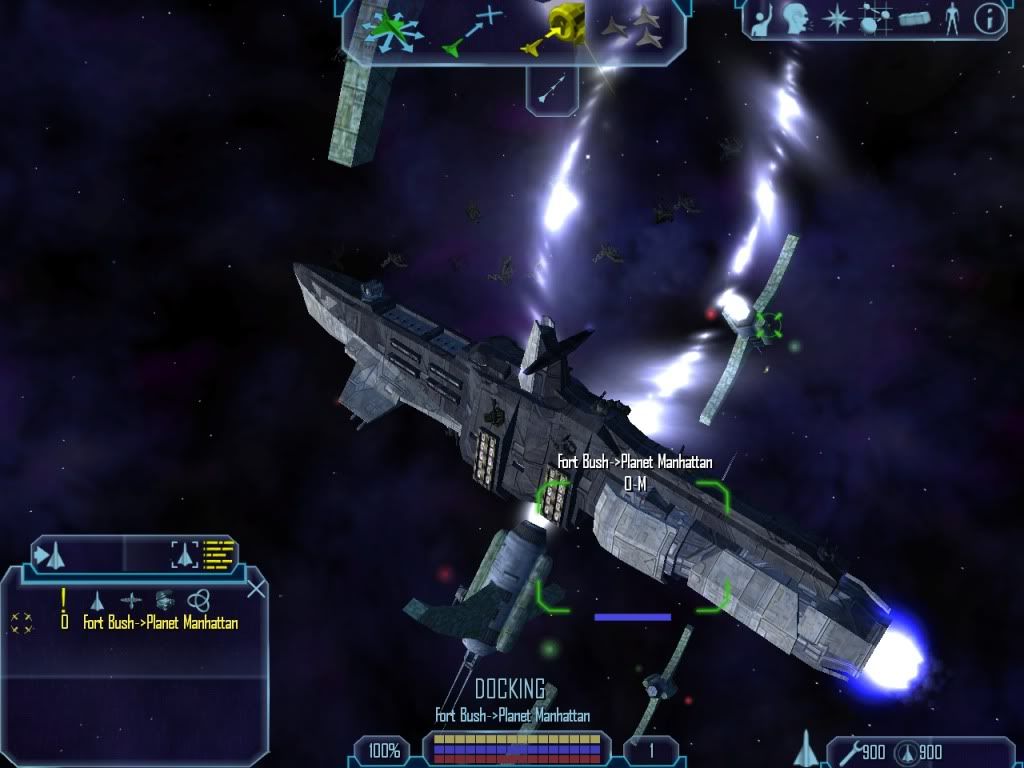Open the standing figure player status

pos(951,19)
